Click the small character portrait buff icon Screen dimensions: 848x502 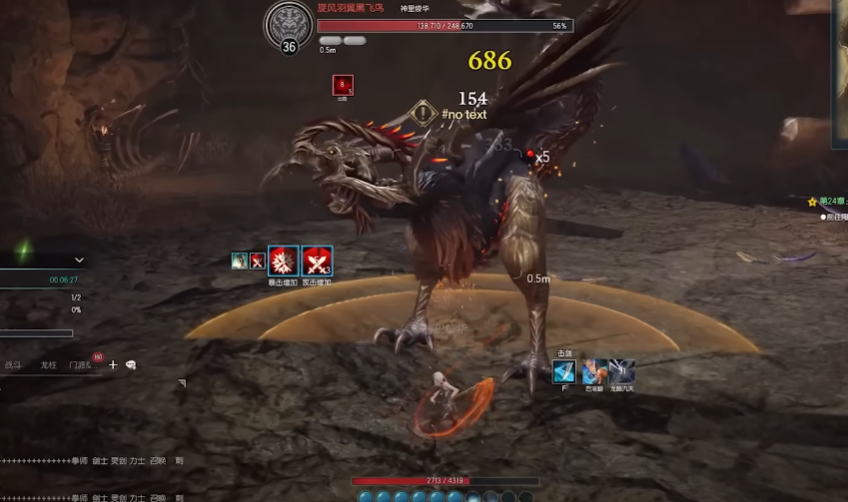(x=240, y=261)
